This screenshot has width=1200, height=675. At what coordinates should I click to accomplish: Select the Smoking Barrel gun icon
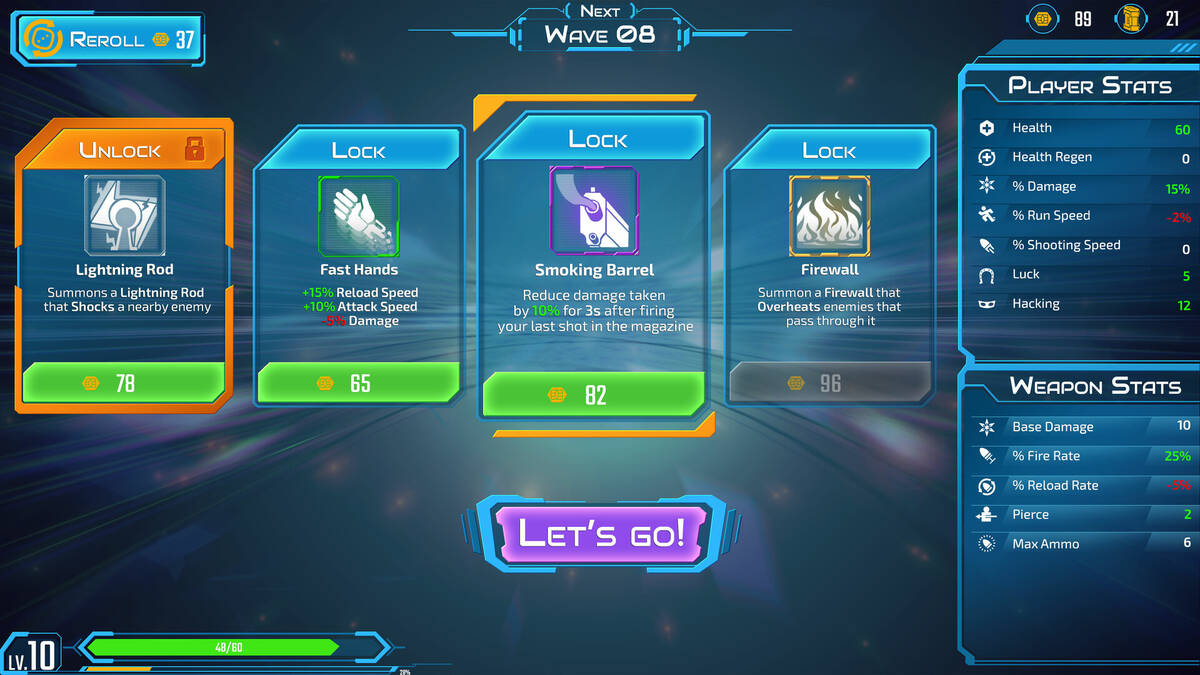(x=594, y=210)
